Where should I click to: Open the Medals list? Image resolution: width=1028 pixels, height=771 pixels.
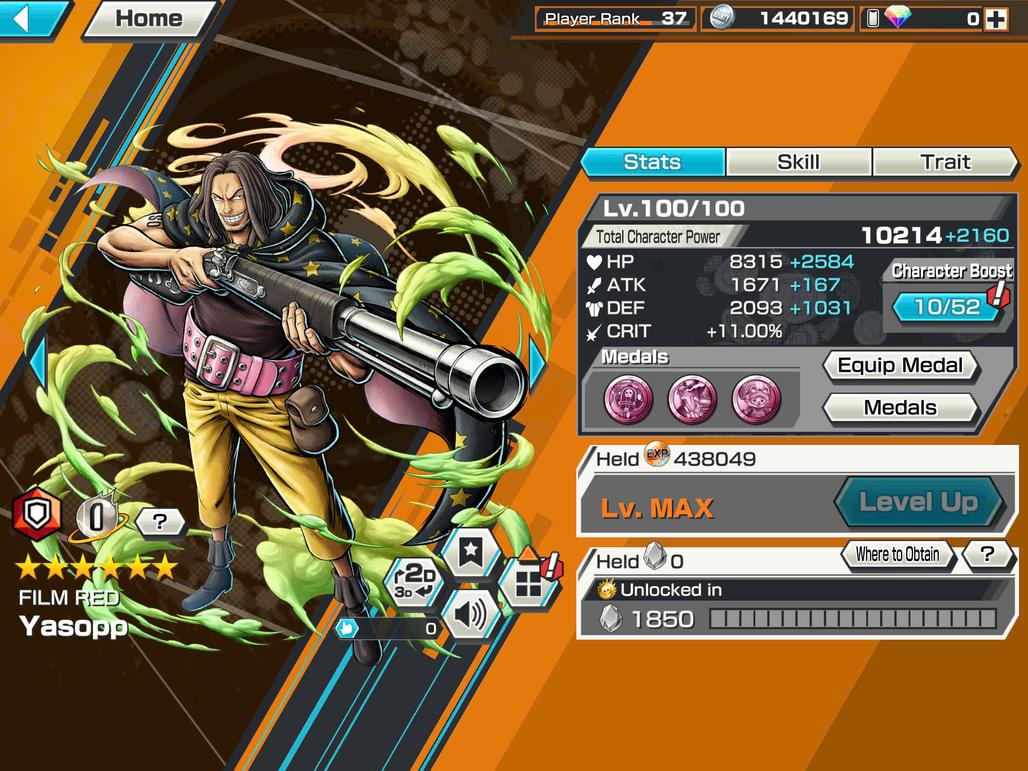[899, 408]
